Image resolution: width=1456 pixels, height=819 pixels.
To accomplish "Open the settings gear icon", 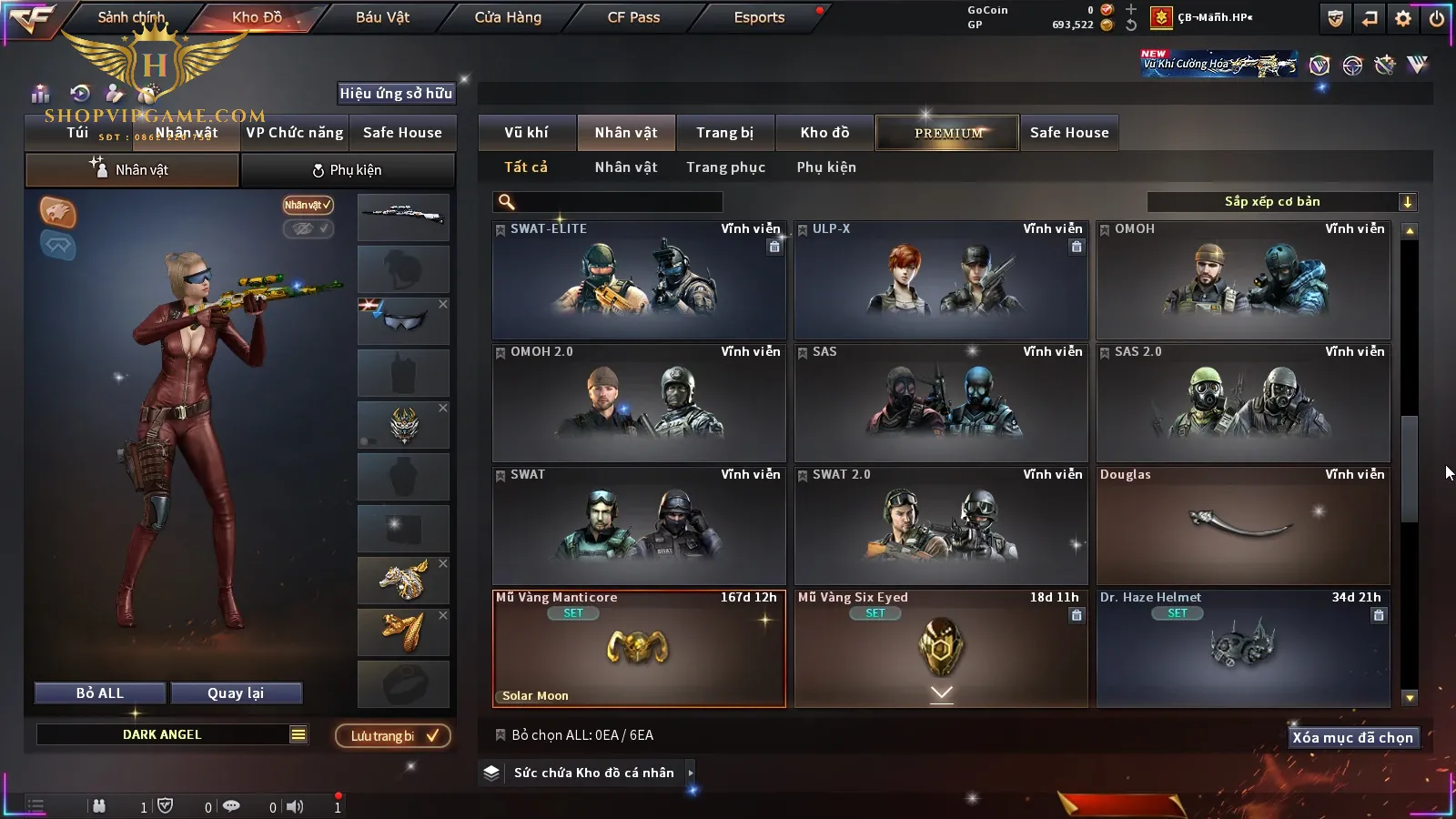I will point(1403,18).
